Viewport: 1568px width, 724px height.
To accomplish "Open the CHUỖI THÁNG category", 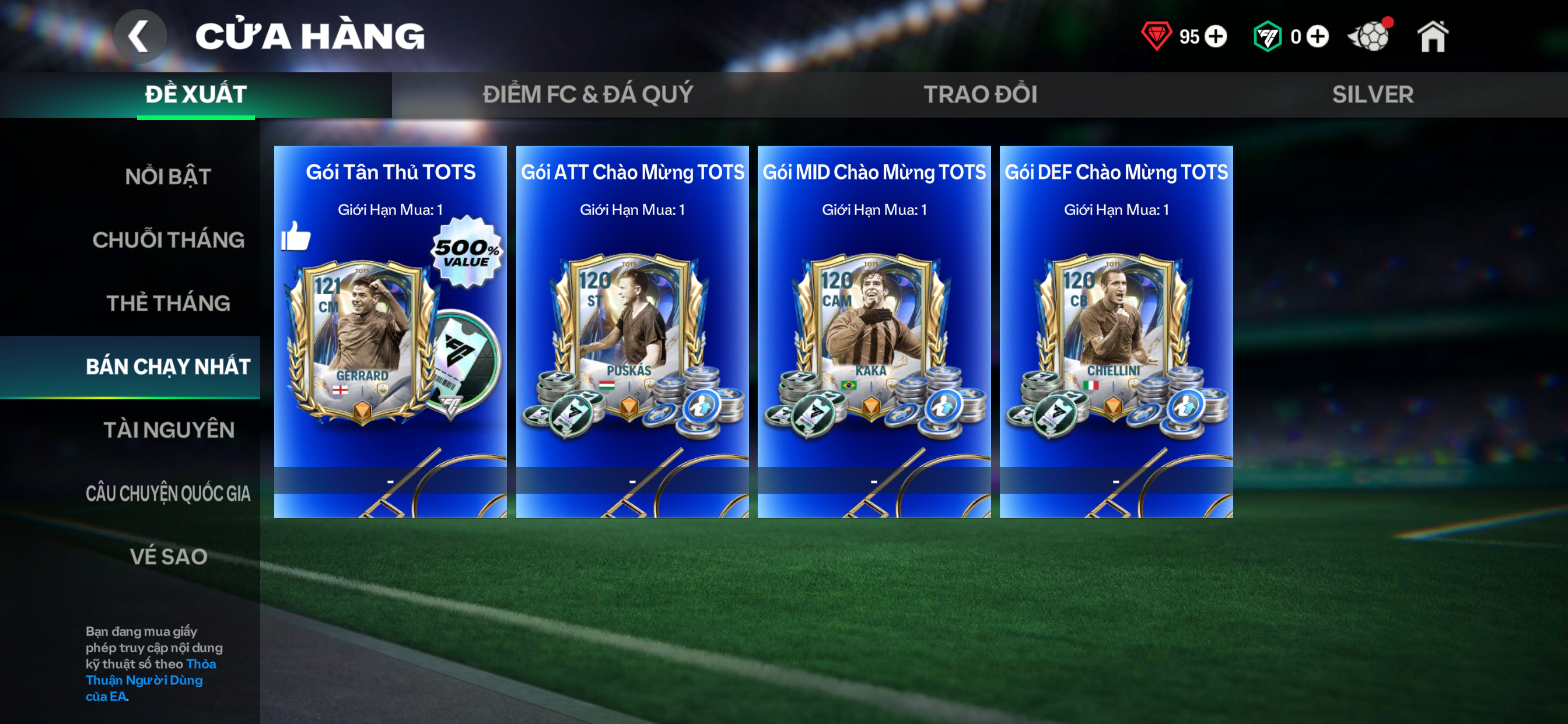I will click(x=168, y=240).
